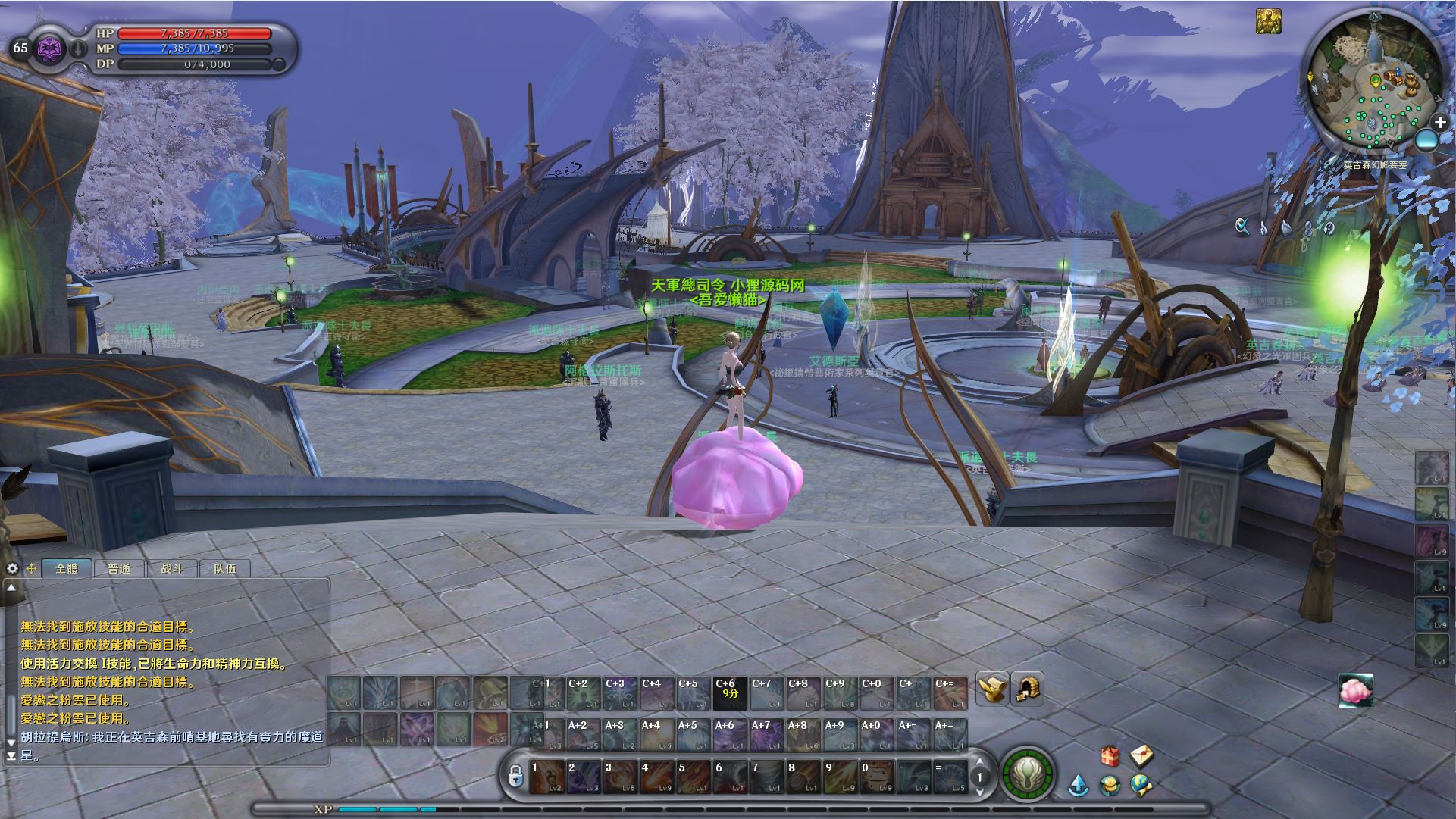Open the globe with quill icon
The height and width of the screenshot is (819, 1456).
tap(1141, 785)
